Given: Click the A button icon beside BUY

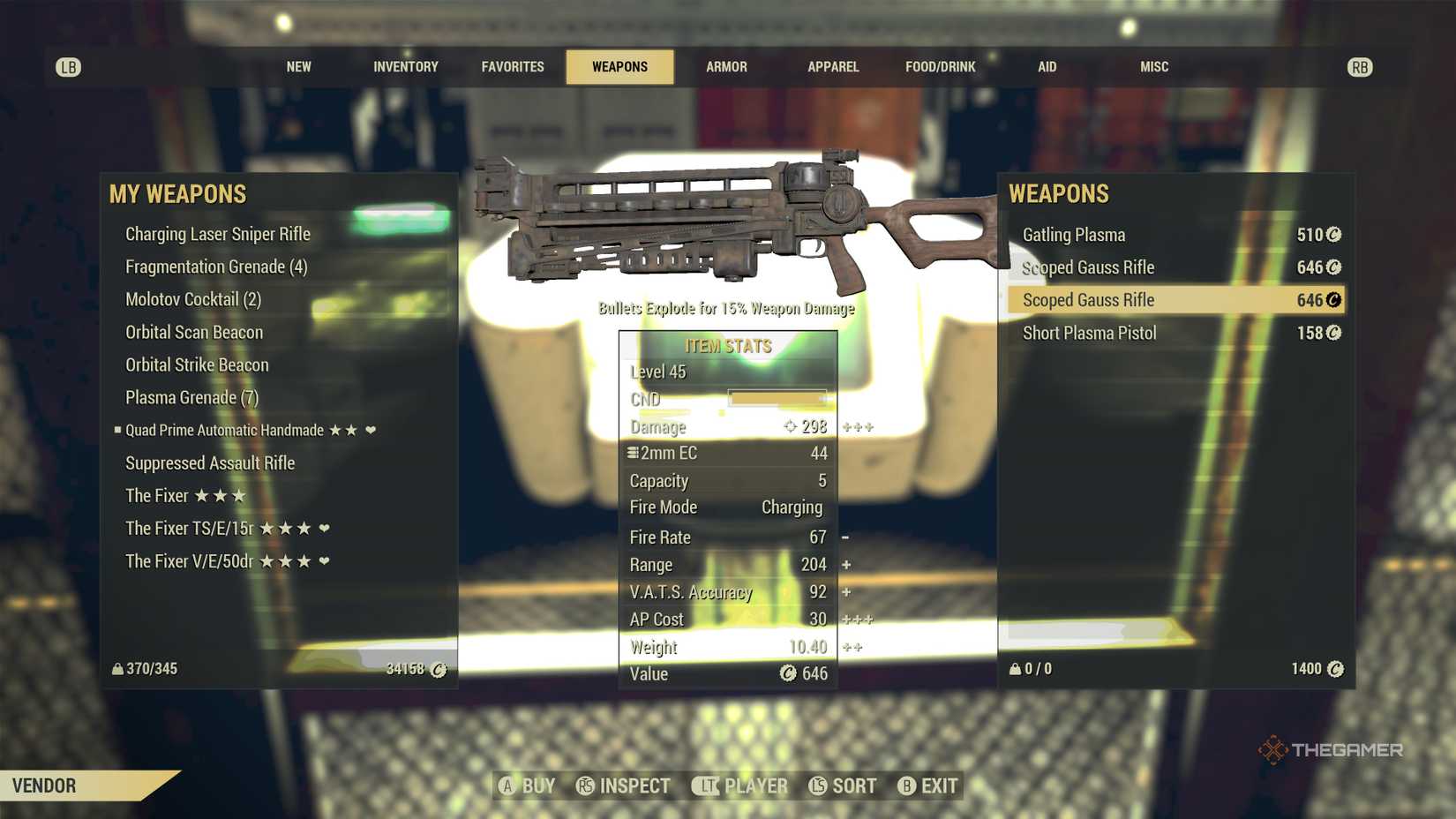Looking at the screenshot, I should [x=506, y=785].
